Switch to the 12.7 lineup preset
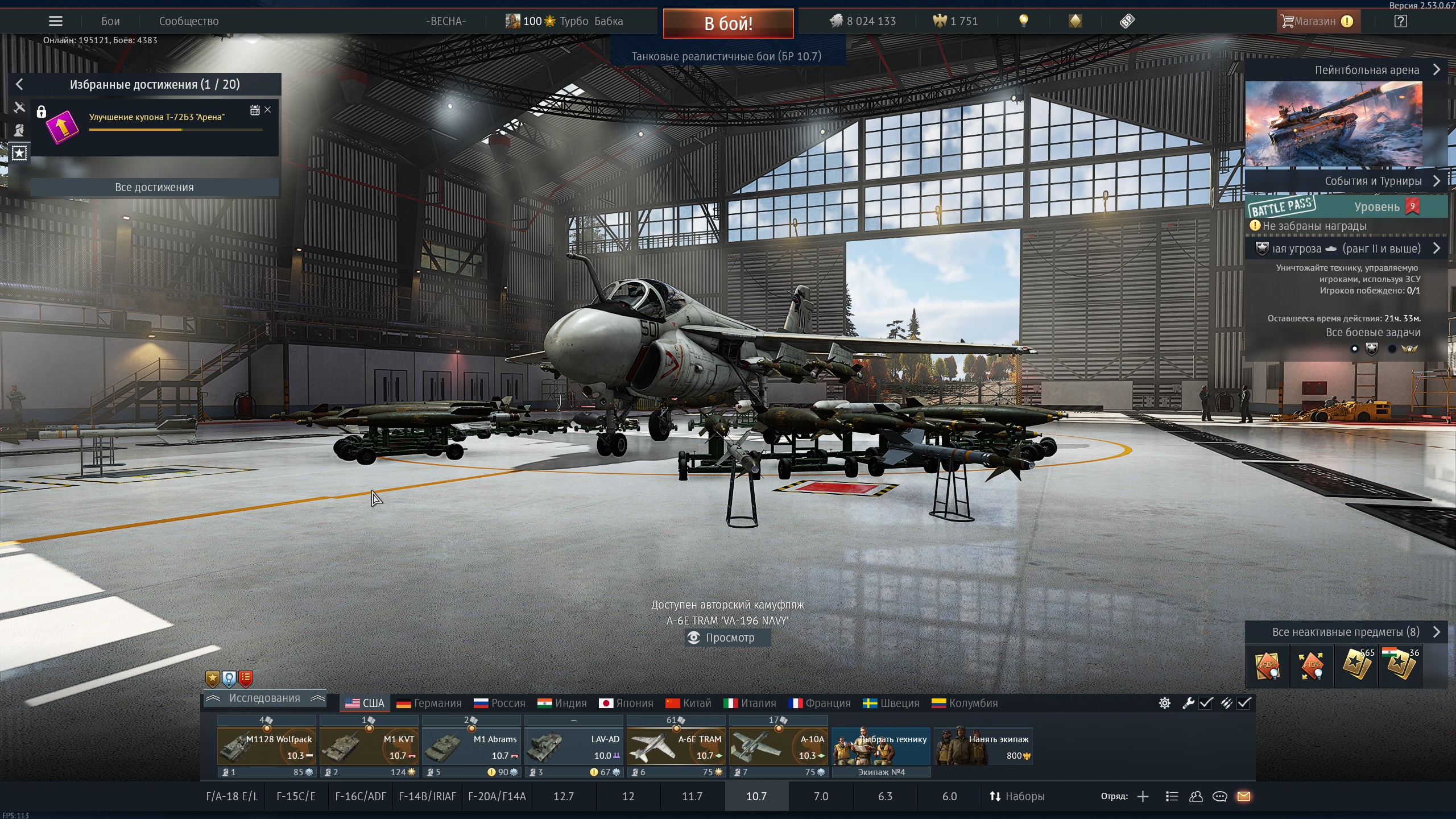Screen dimensions: 1456x819 563,796
